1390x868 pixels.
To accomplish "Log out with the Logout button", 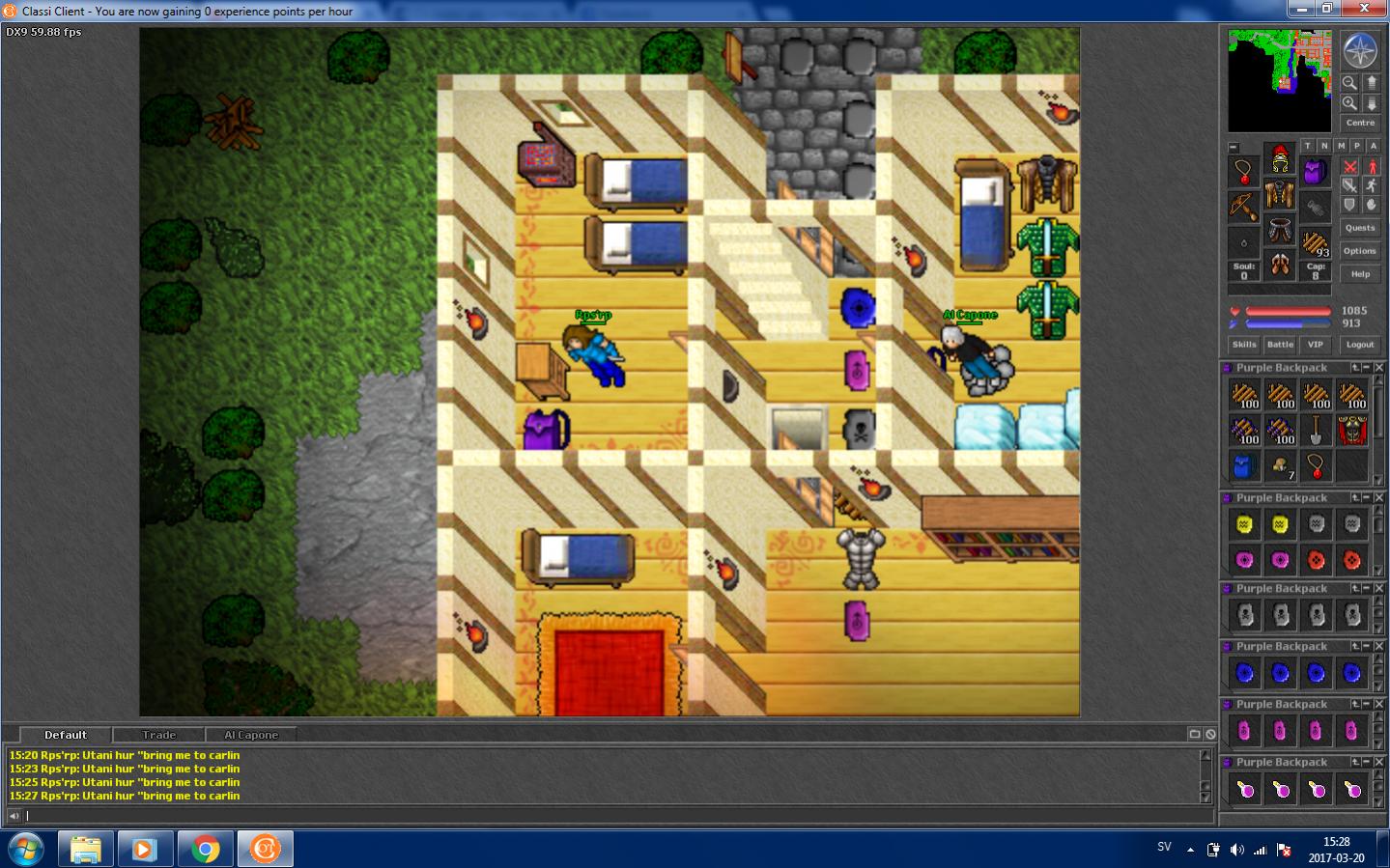I will point(1359,345).
